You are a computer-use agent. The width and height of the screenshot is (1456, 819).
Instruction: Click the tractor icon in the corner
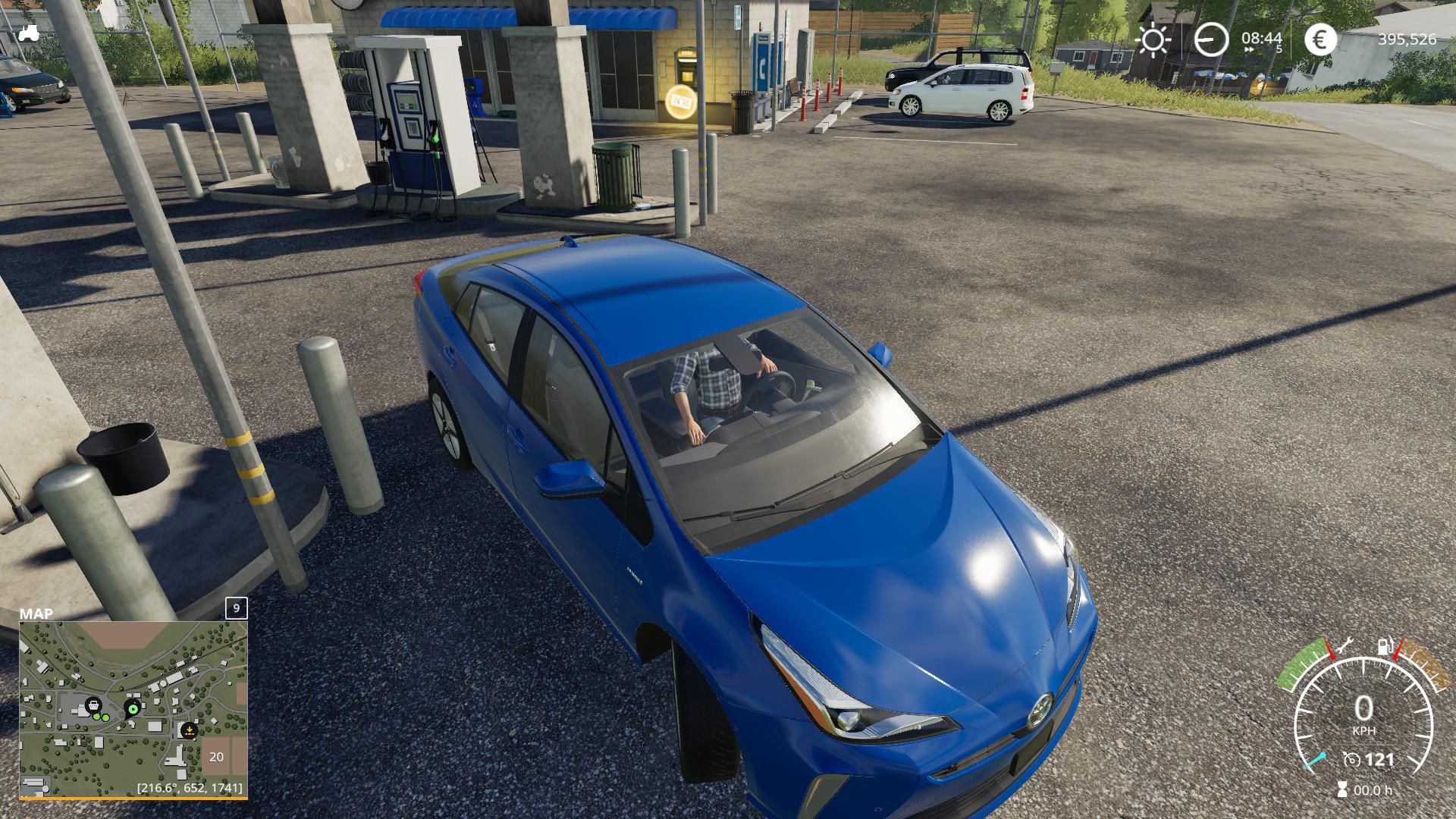(x=29, y=33)
